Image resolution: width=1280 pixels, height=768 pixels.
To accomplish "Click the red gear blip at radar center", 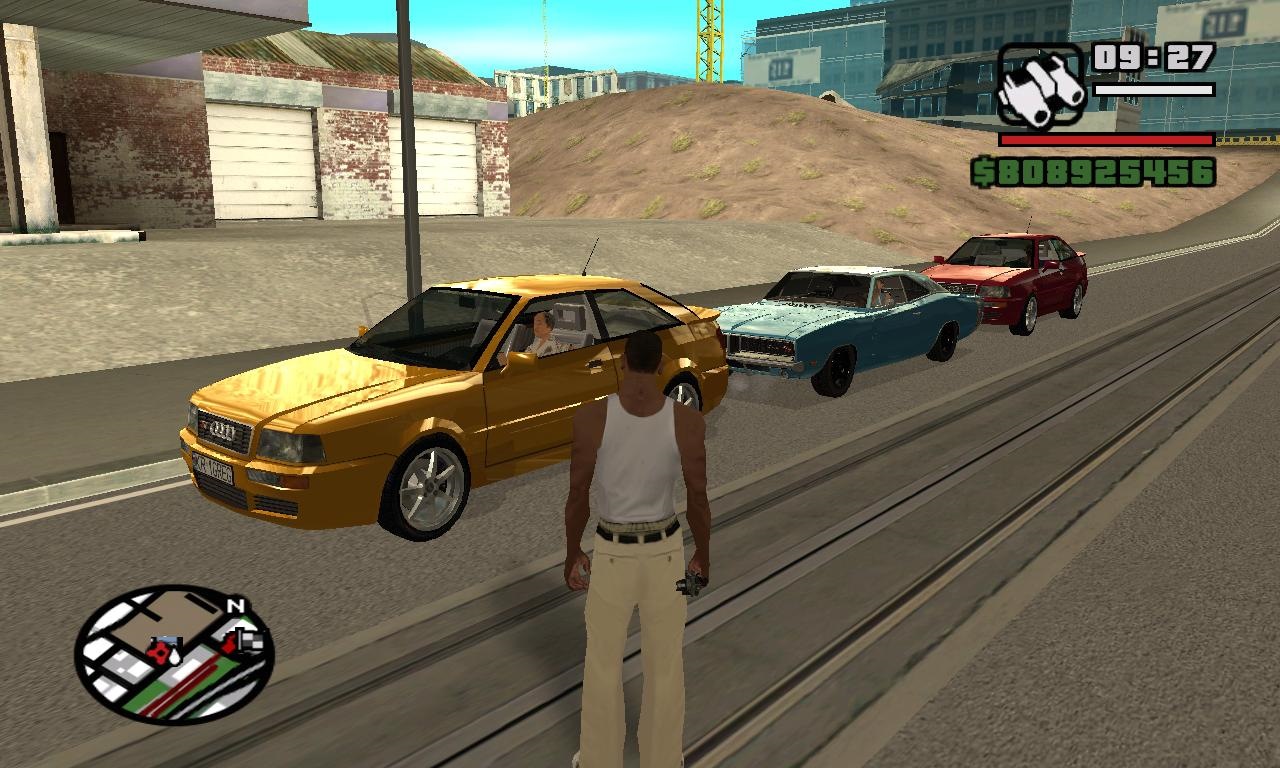I will 158,651.
